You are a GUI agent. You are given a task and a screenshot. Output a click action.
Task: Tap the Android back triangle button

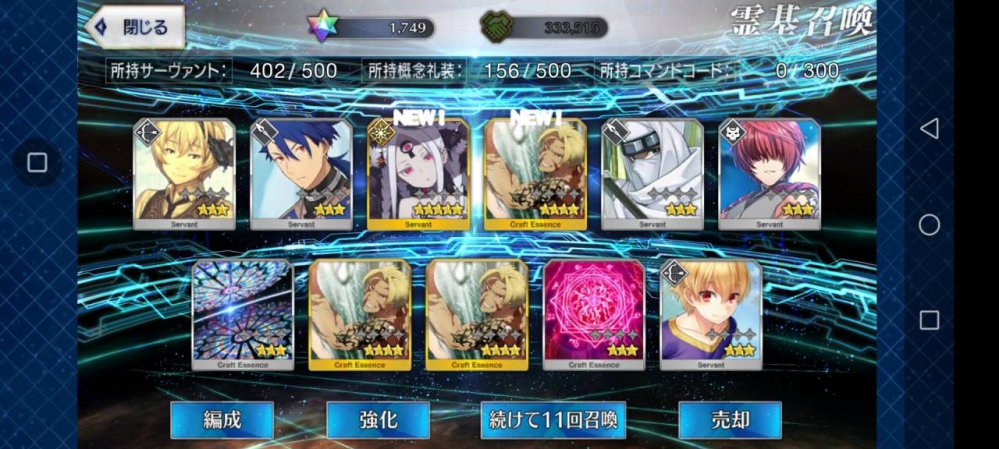click(929, 128)
